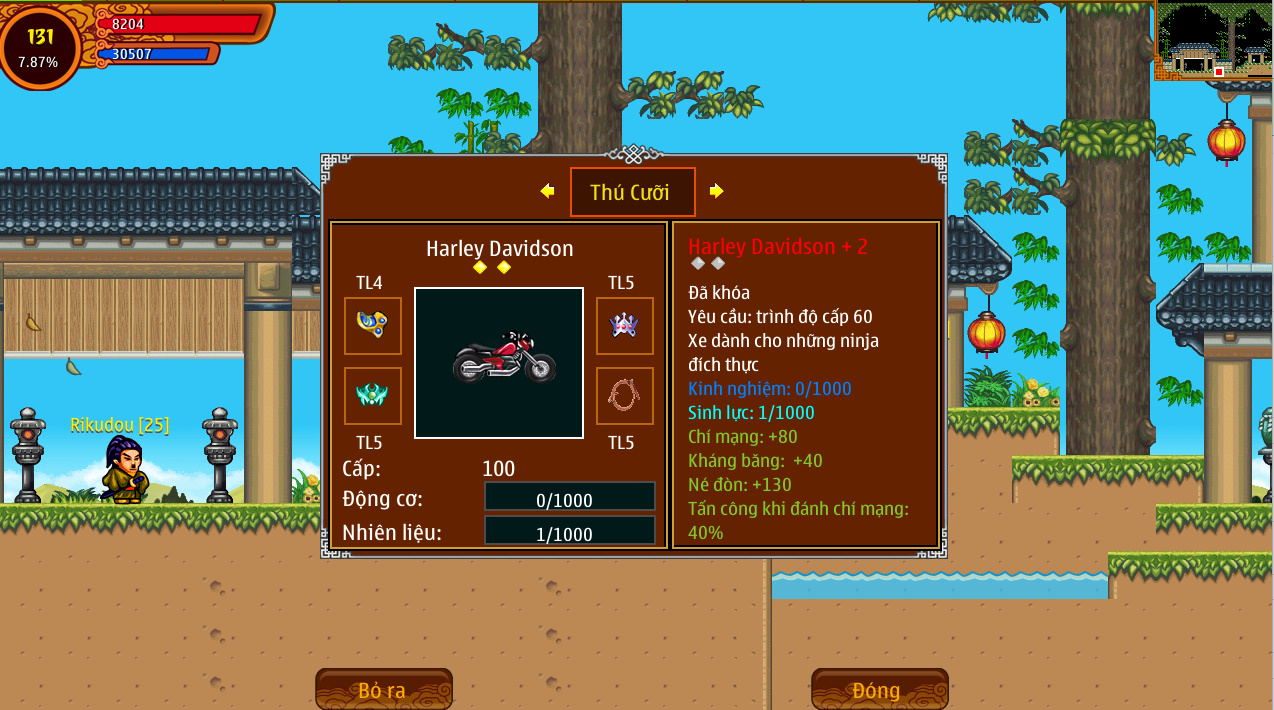Choose the TL4 gold and blue accessory slot

373,325
